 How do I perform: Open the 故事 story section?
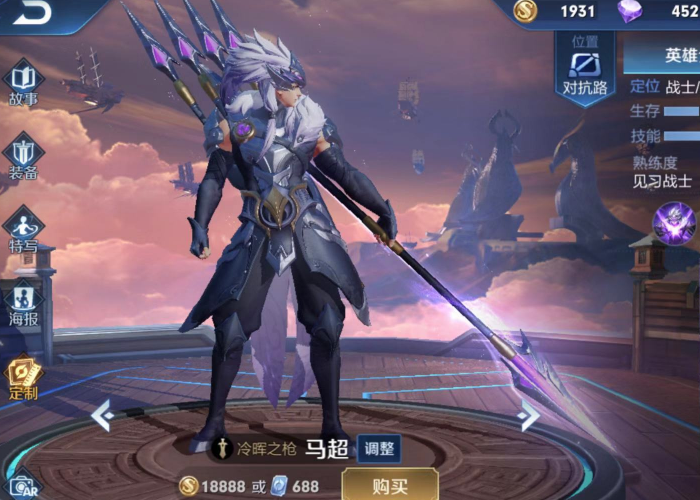(x=23, y=83)
